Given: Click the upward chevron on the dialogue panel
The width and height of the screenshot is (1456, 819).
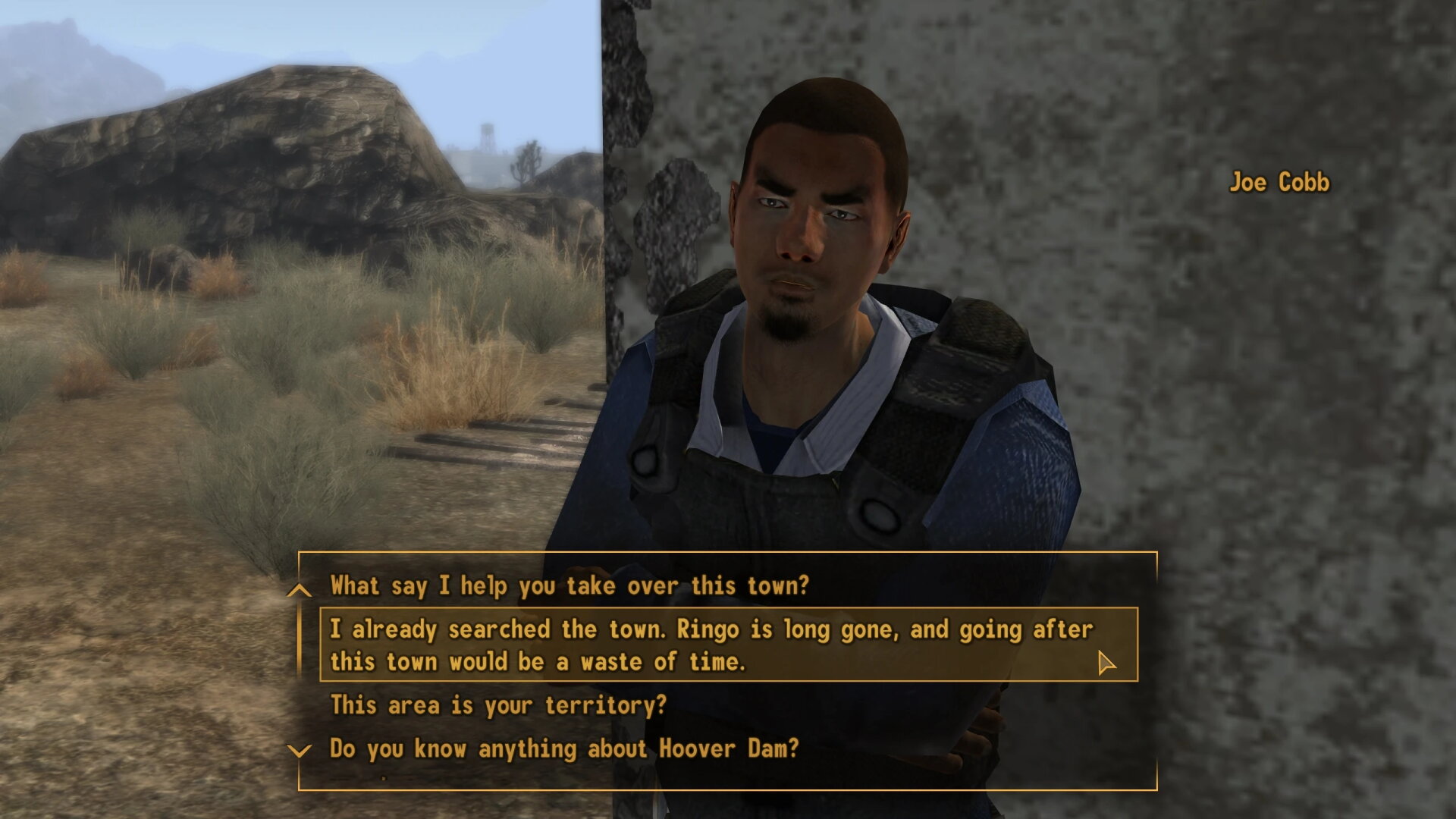Looking at the screenshot, I should tap(299, 588).
